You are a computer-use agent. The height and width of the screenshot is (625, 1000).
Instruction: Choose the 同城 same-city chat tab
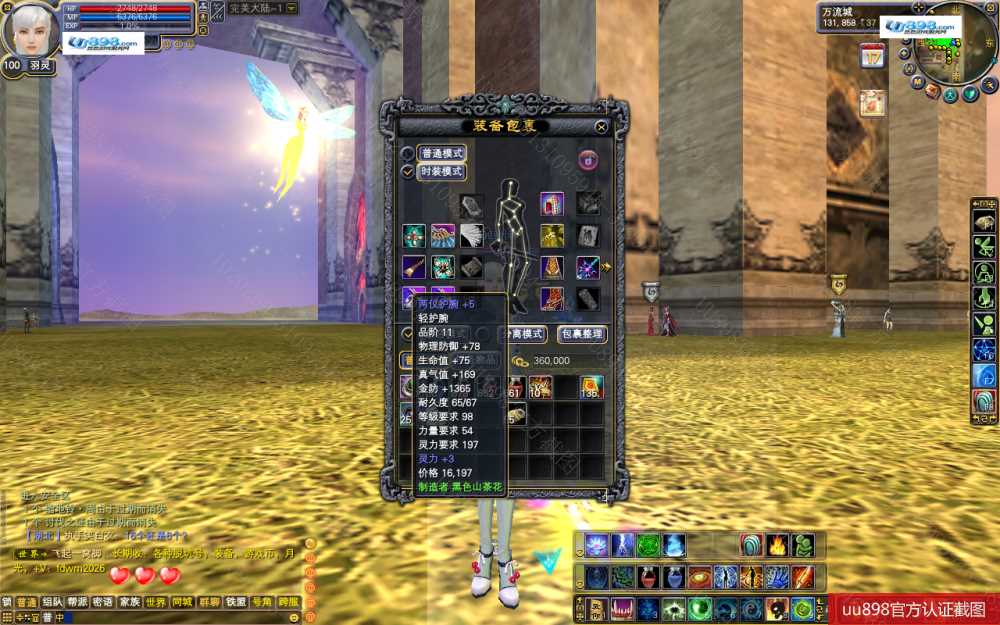182,602
